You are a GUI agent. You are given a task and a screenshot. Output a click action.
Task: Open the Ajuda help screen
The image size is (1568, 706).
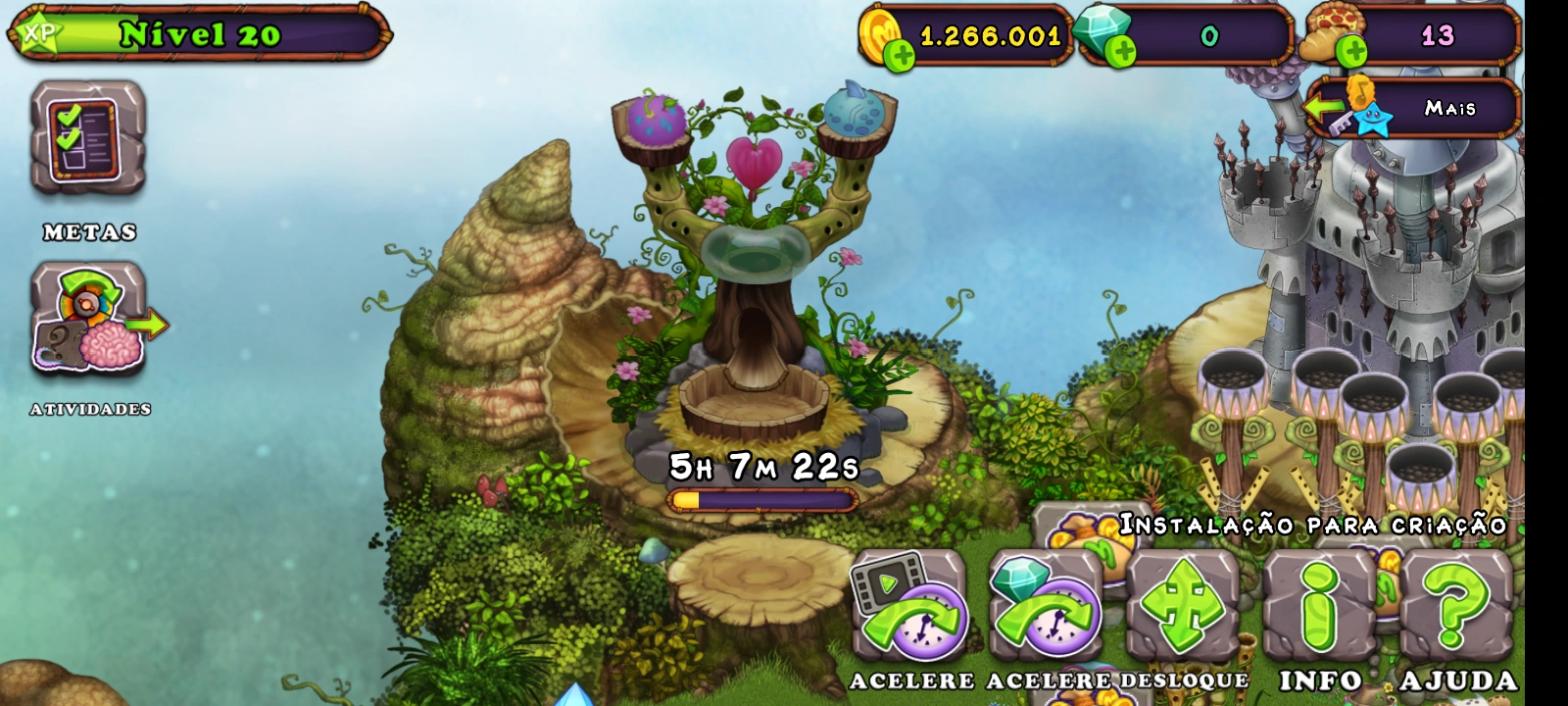(1454, 608)
